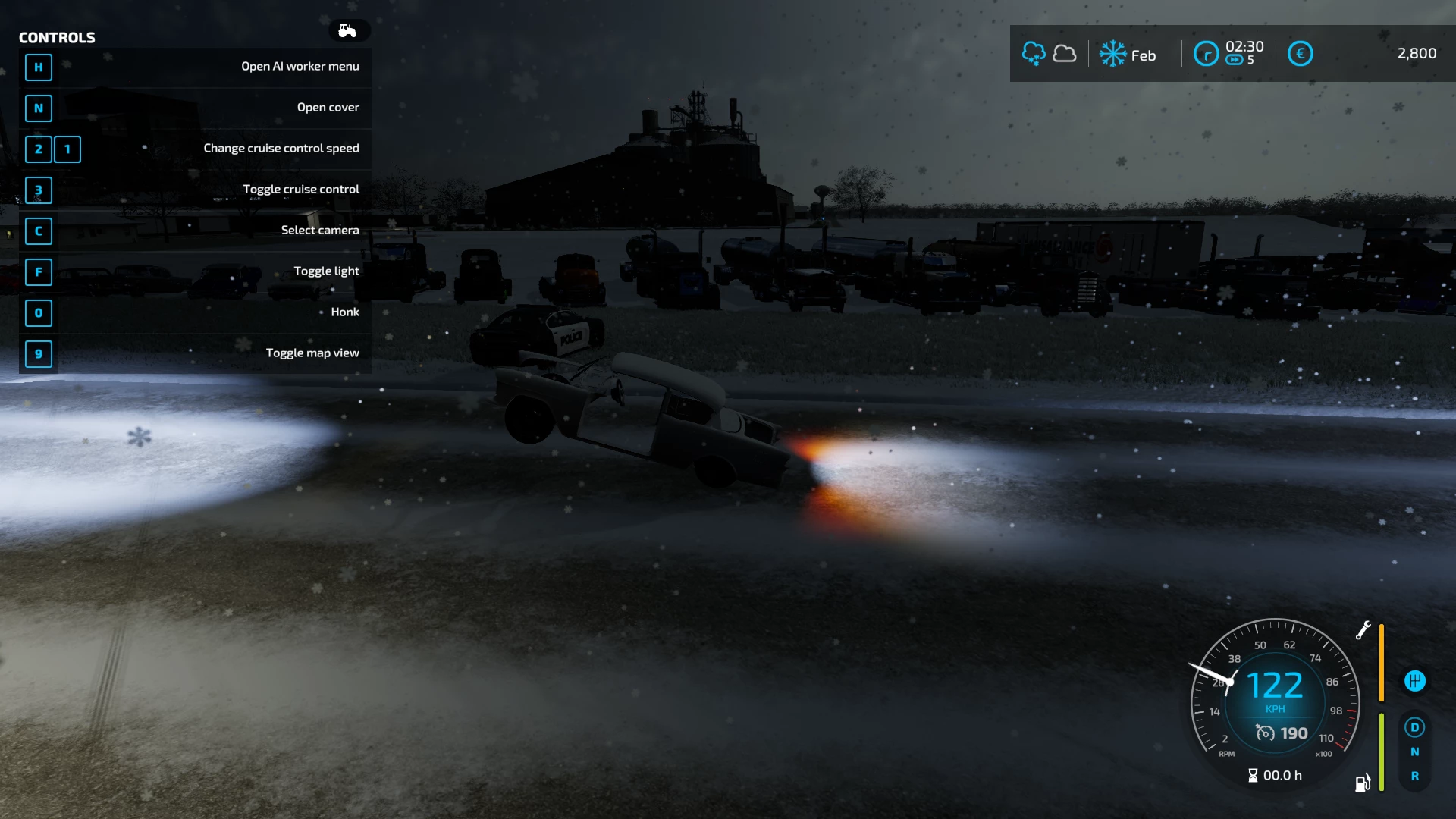Click the cruise control icon in the speedometer
This screenshot has height=819, width=1456.
pos(1265,733)
